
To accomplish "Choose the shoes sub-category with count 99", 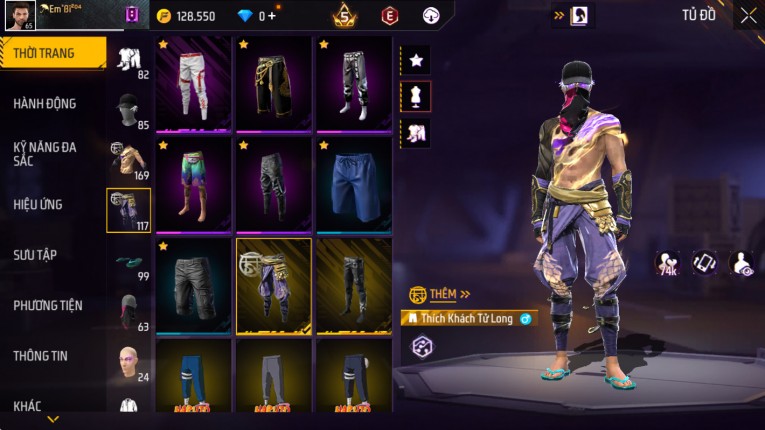I will coord(128,261).
